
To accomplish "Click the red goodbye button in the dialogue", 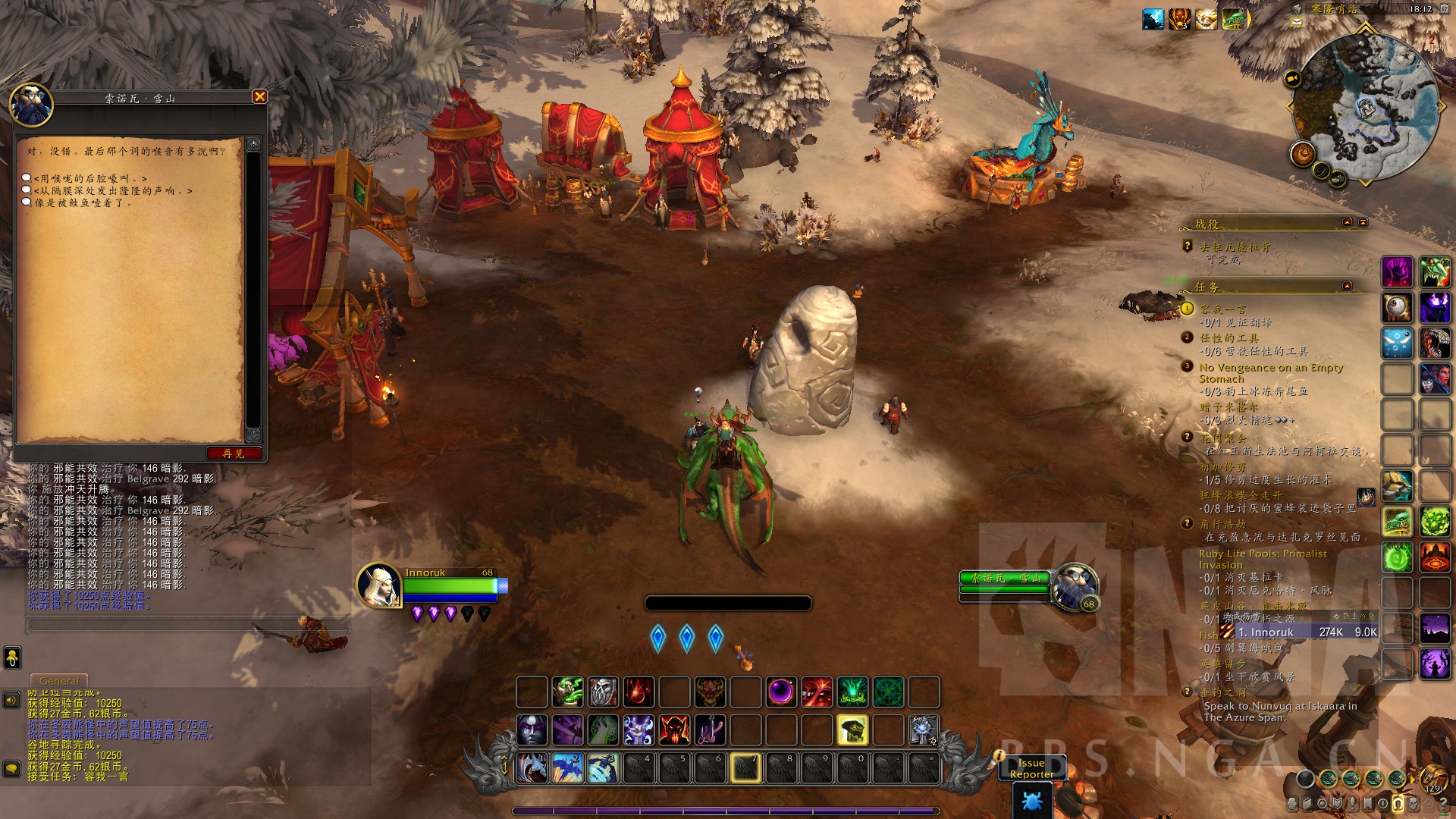I will point(234,453).
